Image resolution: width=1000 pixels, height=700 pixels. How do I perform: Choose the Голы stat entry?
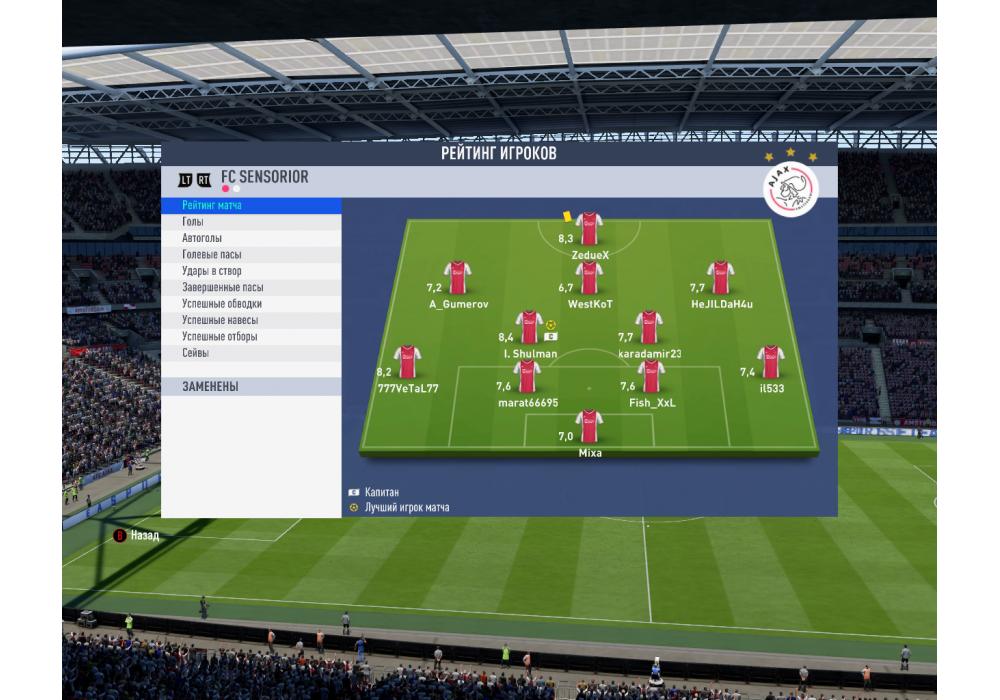pyautogui.click(x=250, y=222)
